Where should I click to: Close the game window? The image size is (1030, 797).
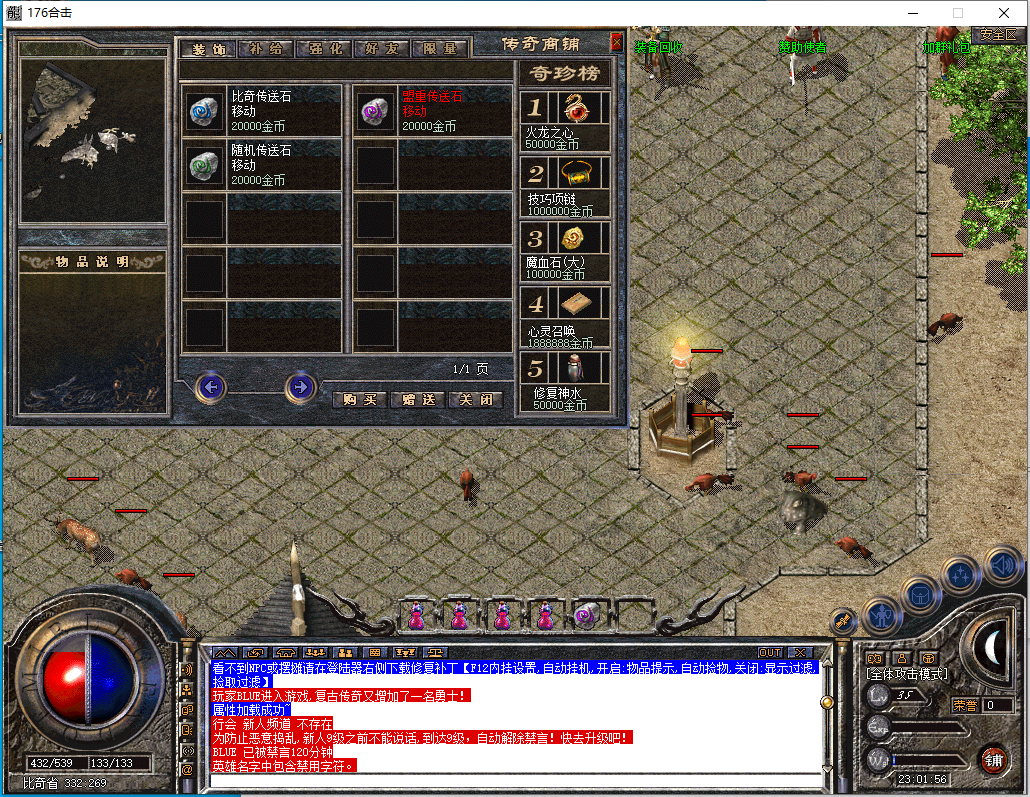tap(1004, 13)
